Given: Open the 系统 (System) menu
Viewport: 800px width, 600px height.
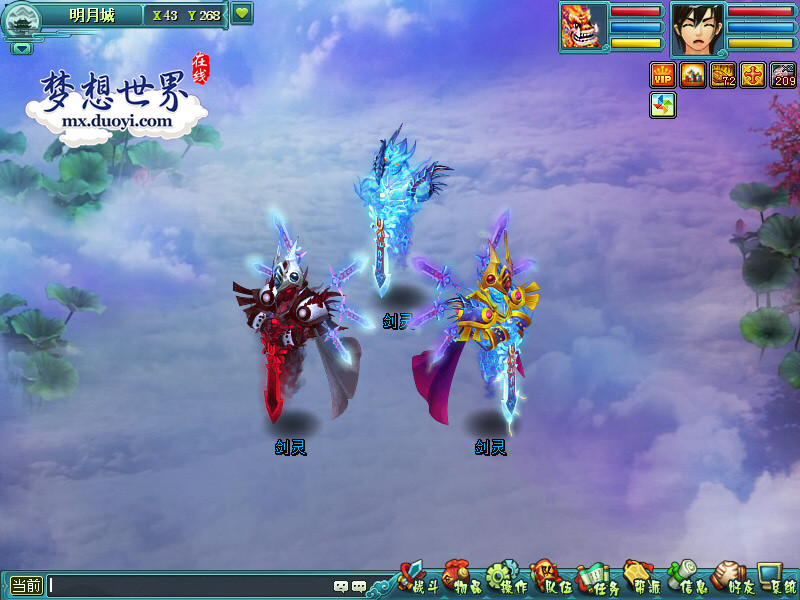Looking at the screenshot, I should 776,580.
